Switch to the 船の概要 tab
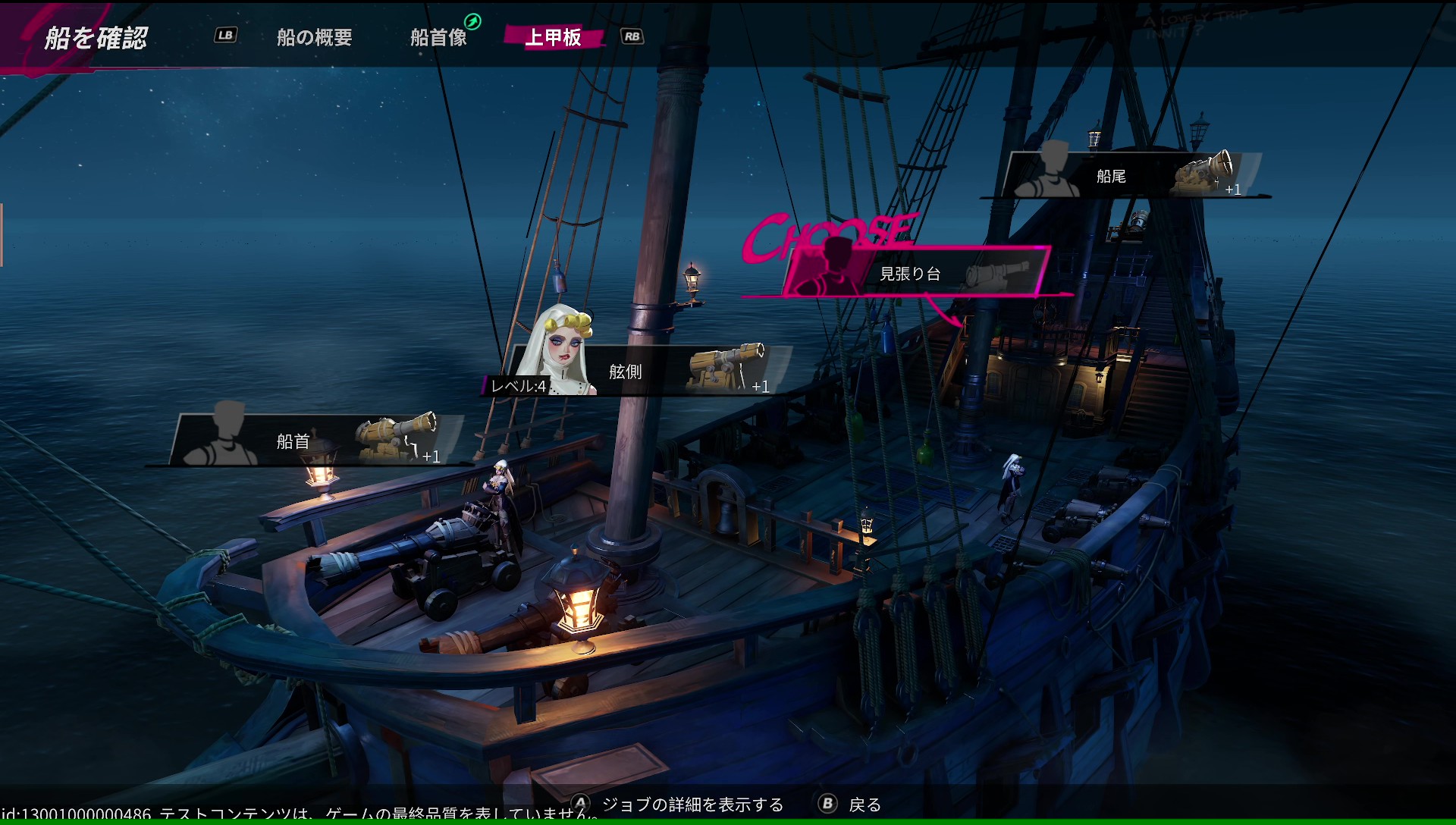Image resolution: width=1456 pixels, height=825 pixels. click(x=314, y=37)
